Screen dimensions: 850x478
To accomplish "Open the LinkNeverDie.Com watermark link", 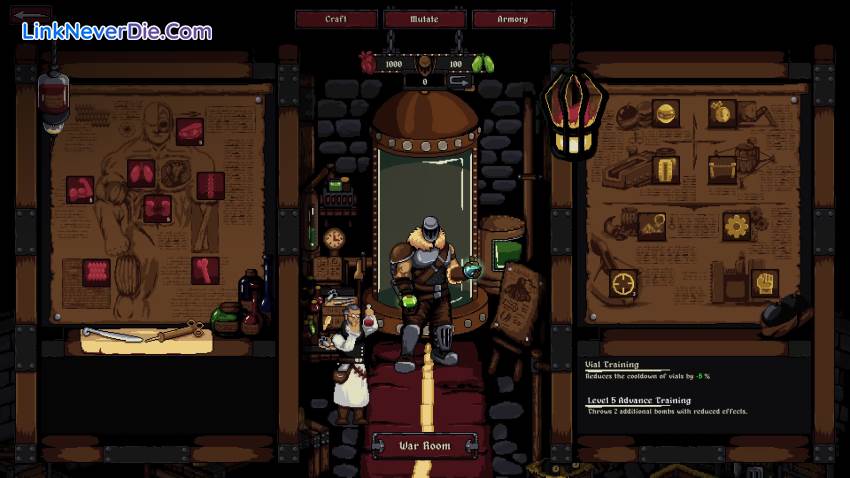I will 118,31.
